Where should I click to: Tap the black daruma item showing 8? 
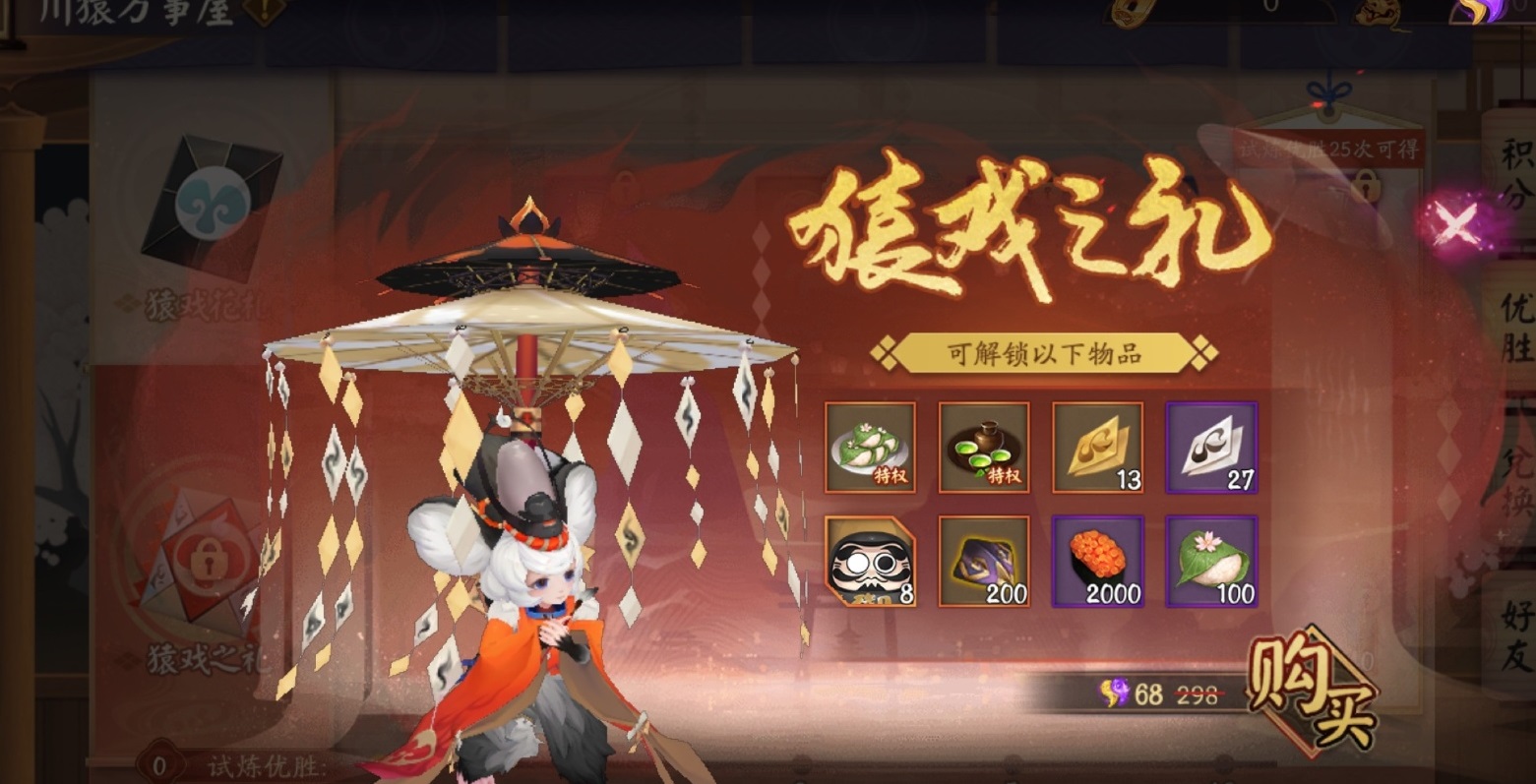870,561
